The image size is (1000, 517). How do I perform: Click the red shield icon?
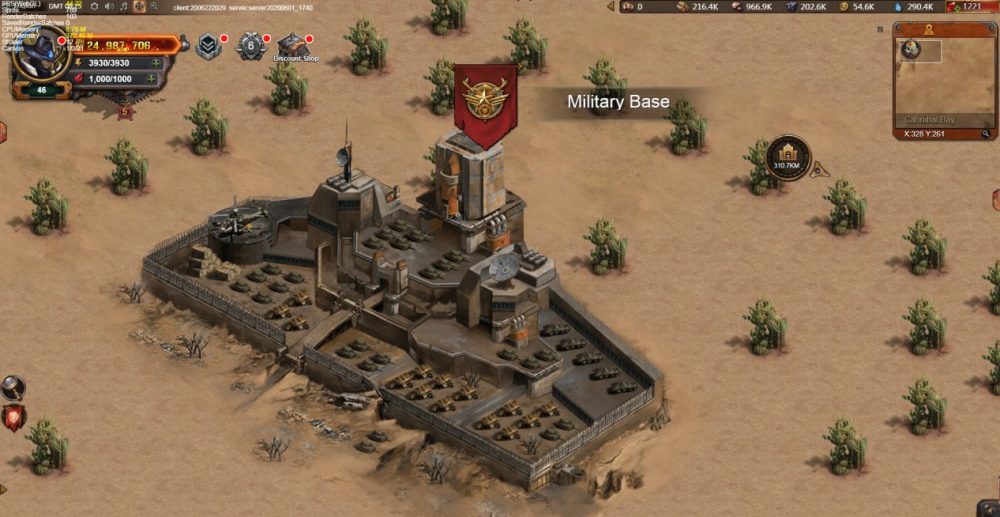pos(12,417)
